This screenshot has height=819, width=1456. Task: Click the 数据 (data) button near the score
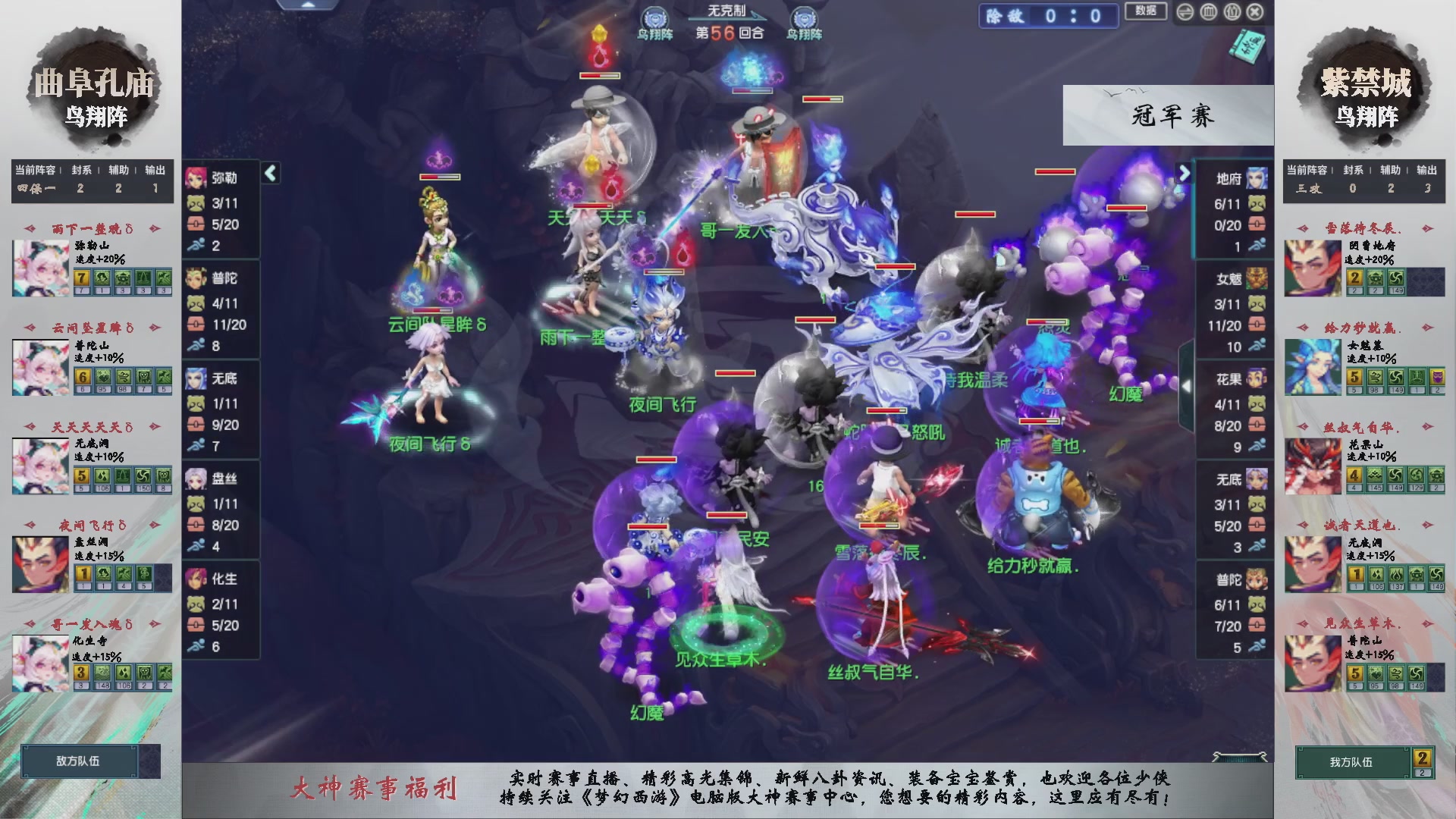[1146, 13]
